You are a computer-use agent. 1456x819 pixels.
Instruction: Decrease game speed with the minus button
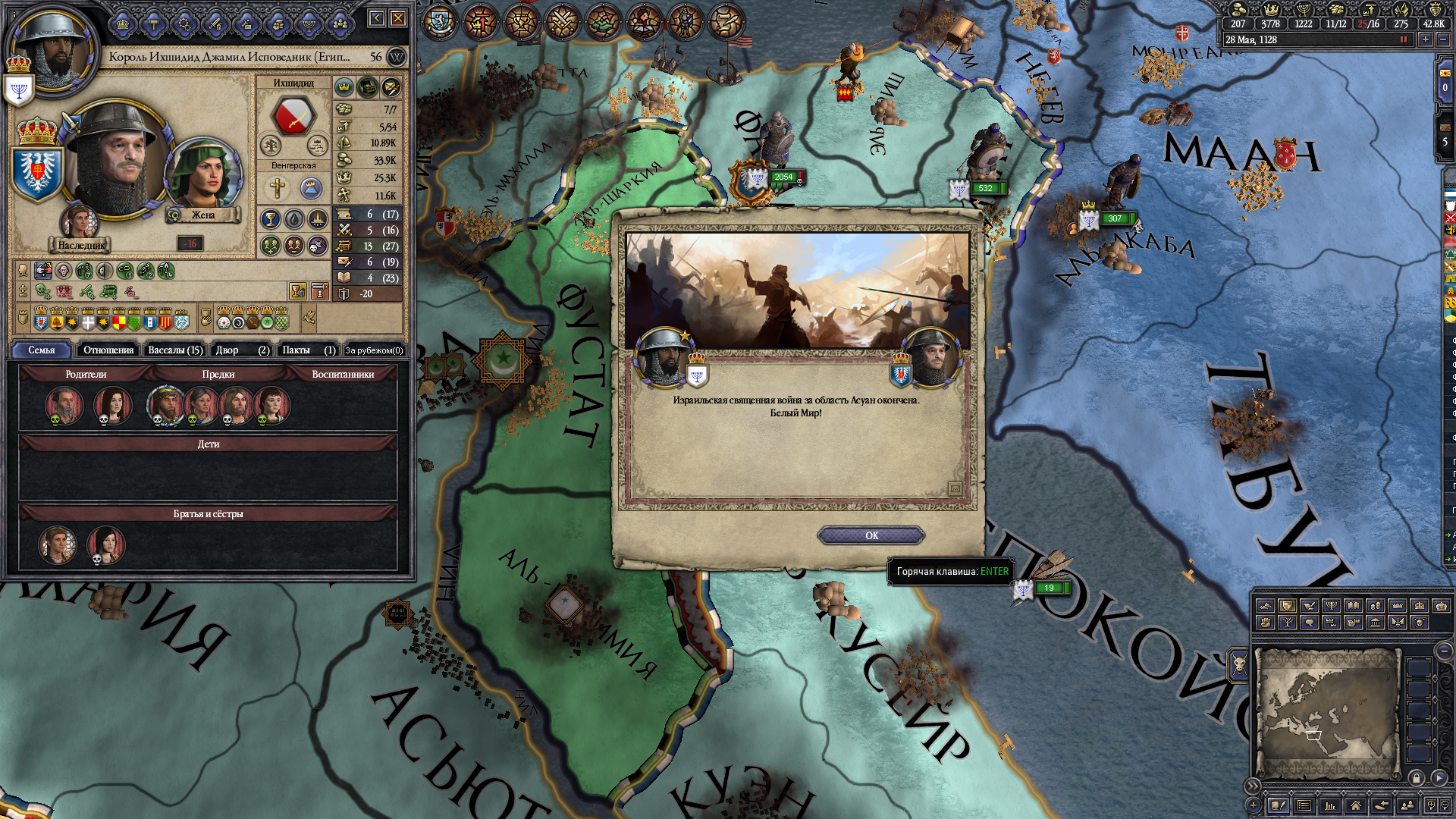pos(1442,39)
